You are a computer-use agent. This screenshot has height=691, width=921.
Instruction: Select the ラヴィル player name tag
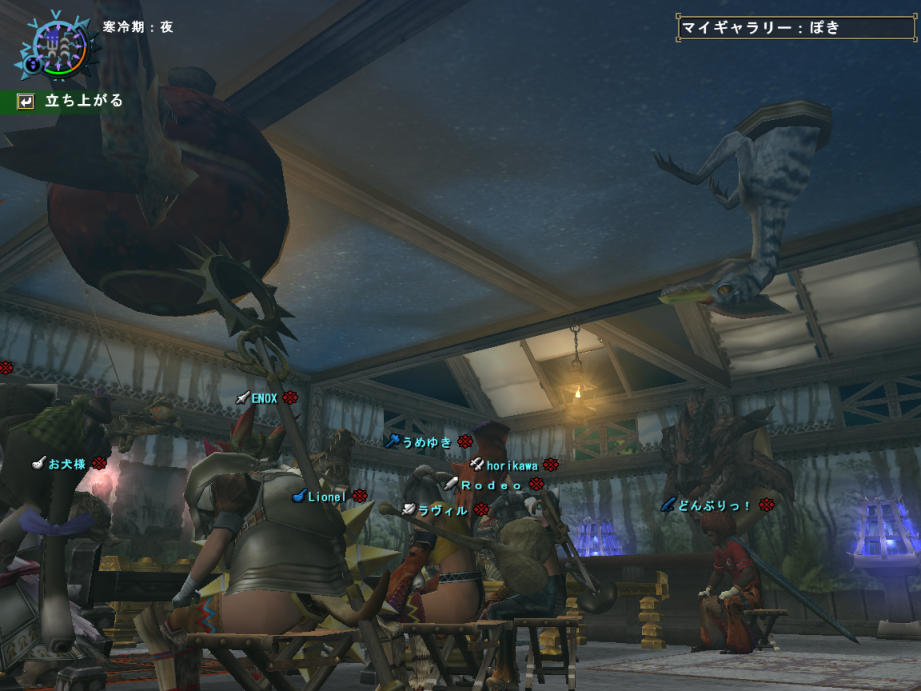pos(443,510)
